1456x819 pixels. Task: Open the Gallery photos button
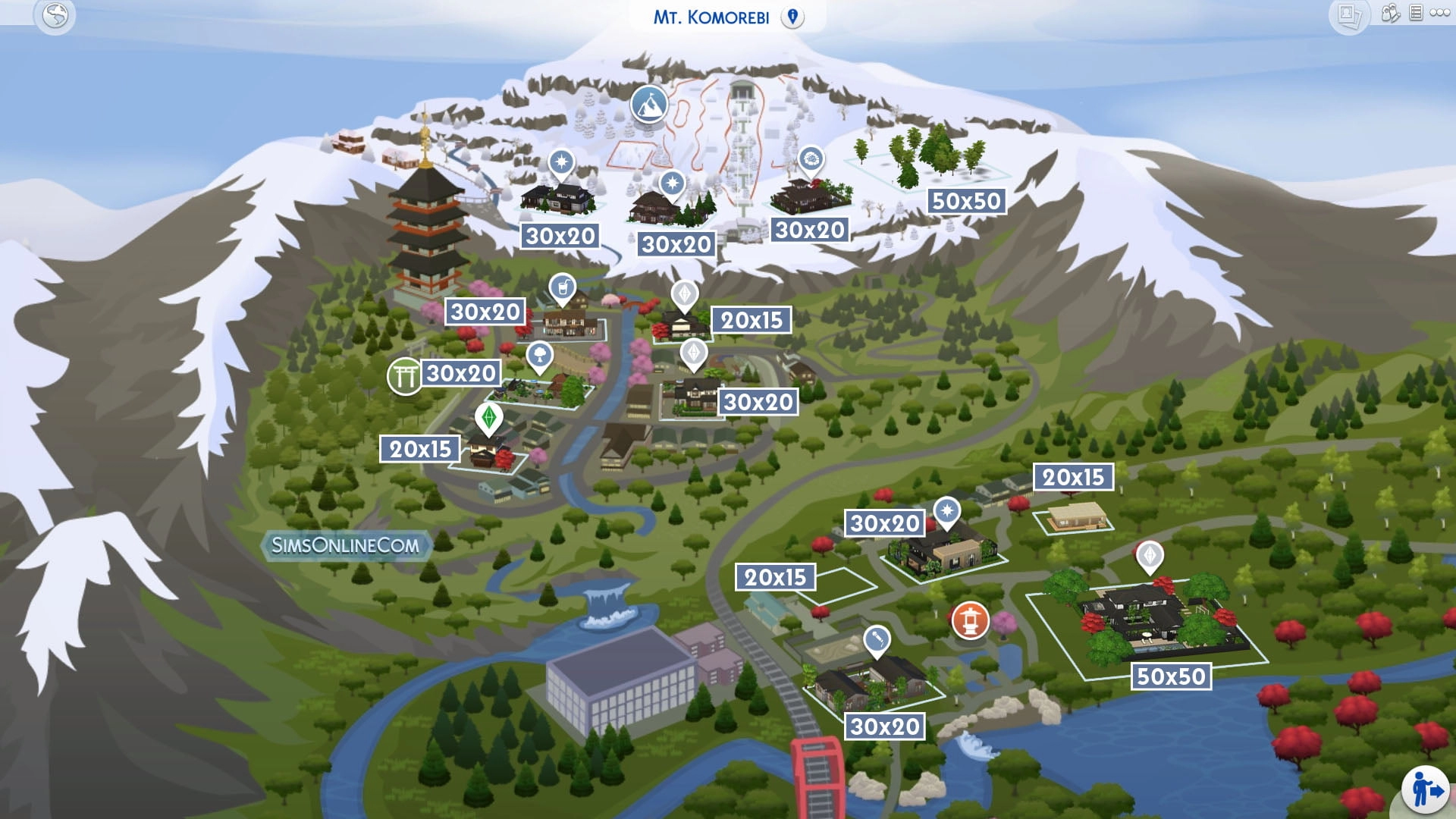click(1349, 15)
